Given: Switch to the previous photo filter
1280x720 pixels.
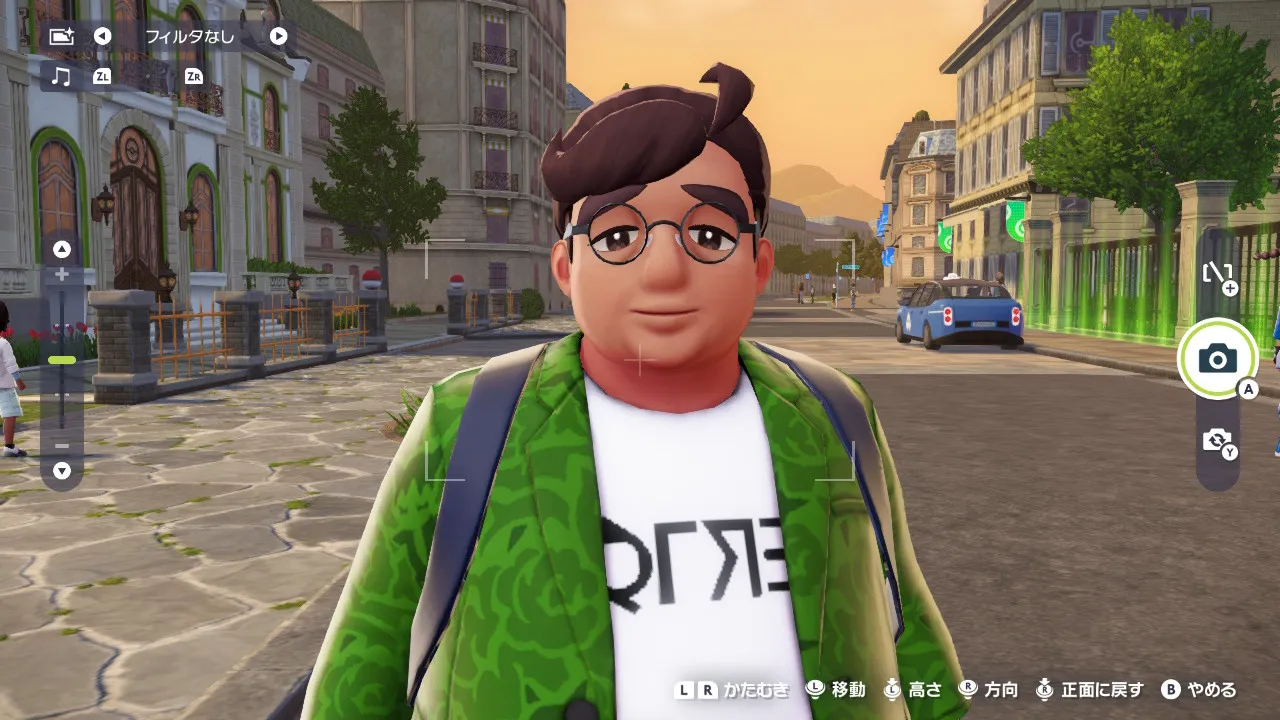Looking at the screenshot, I should [x=102, y=36].
